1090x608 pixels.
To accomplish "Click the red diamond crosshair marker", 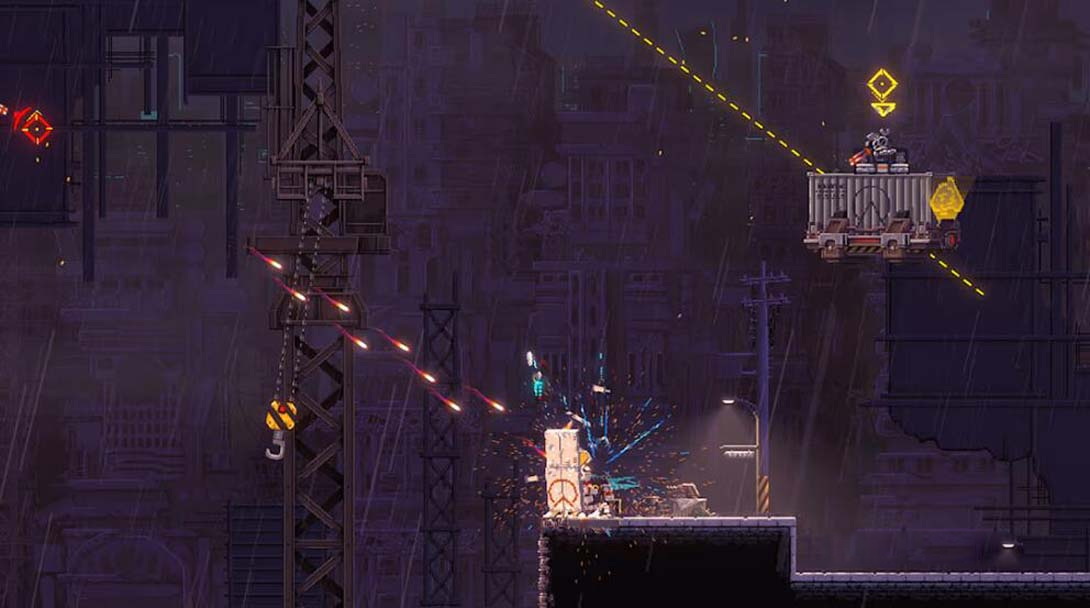I will [36, 127].
